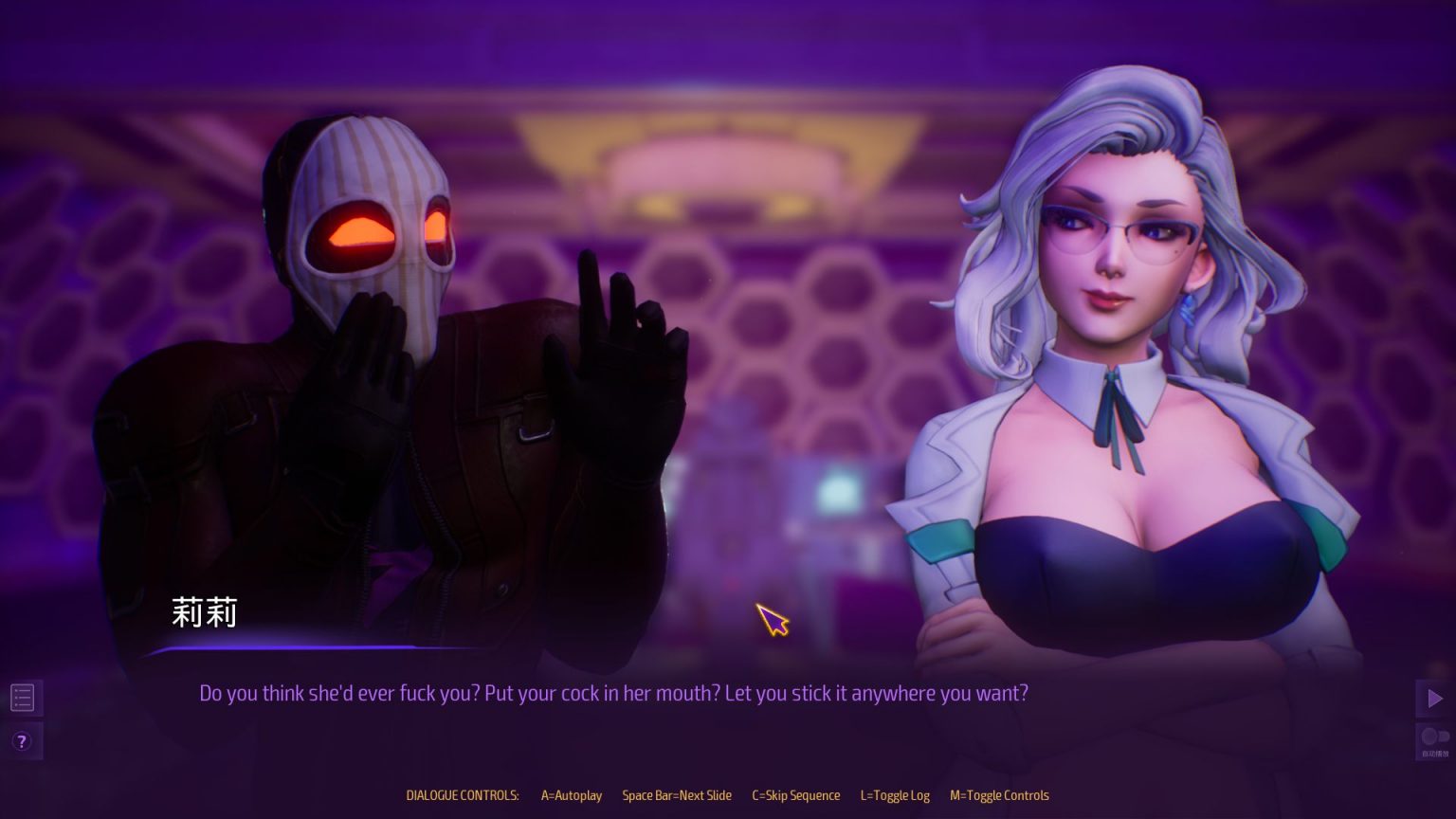This screenshot has height=819, width=1456.
Task: Open the dialogue log list icon
Action: click(22, 698)
